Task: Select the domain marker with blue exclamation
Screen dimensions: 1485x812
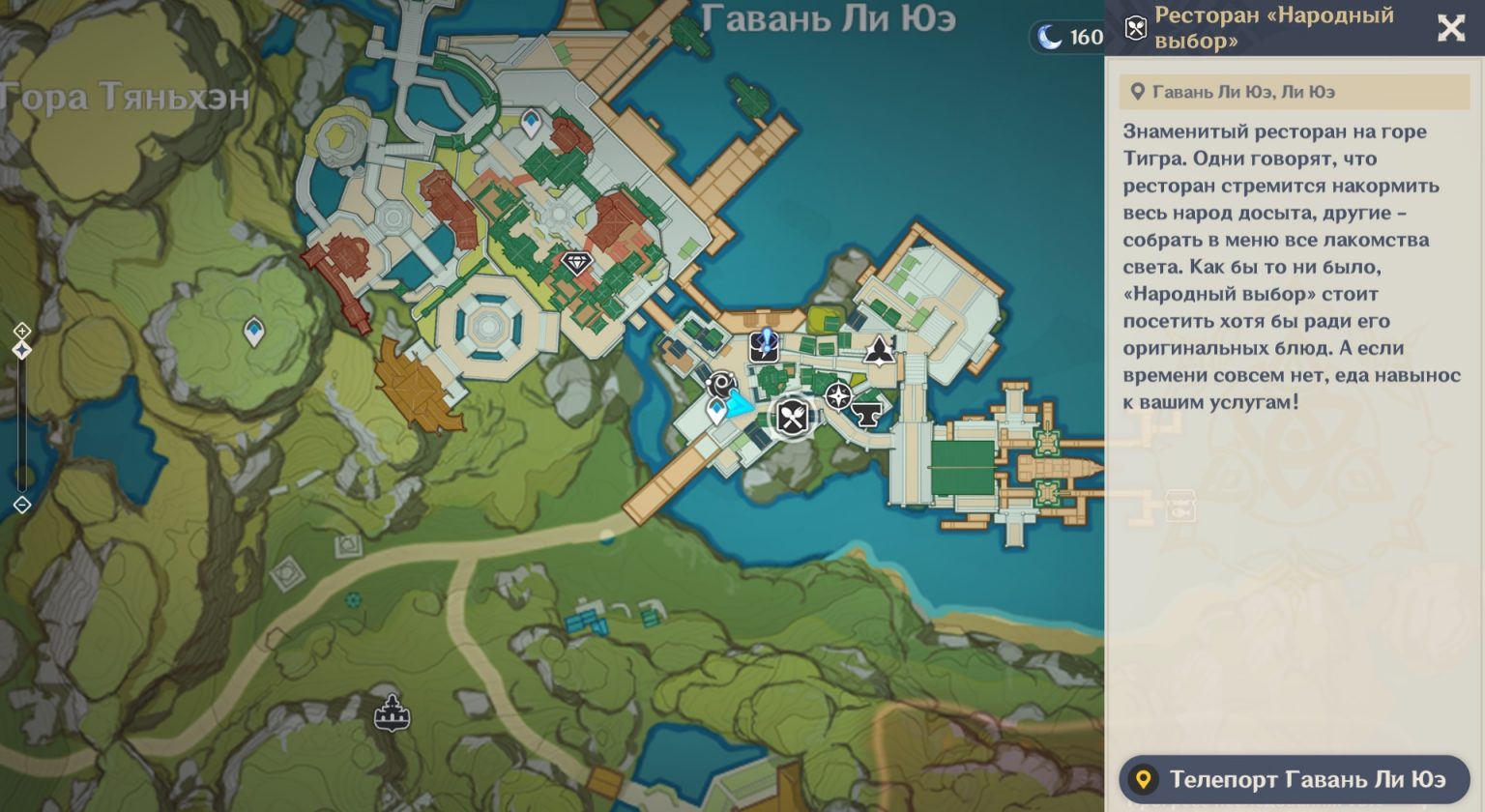Action: pos(763,346)
